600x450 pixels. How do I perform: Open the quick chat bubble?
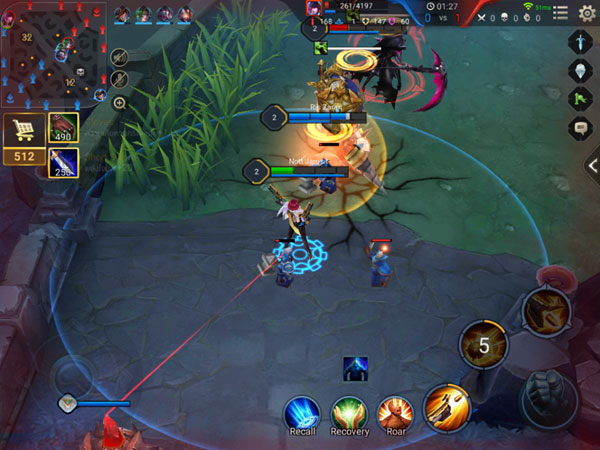[x=580, y=127]
